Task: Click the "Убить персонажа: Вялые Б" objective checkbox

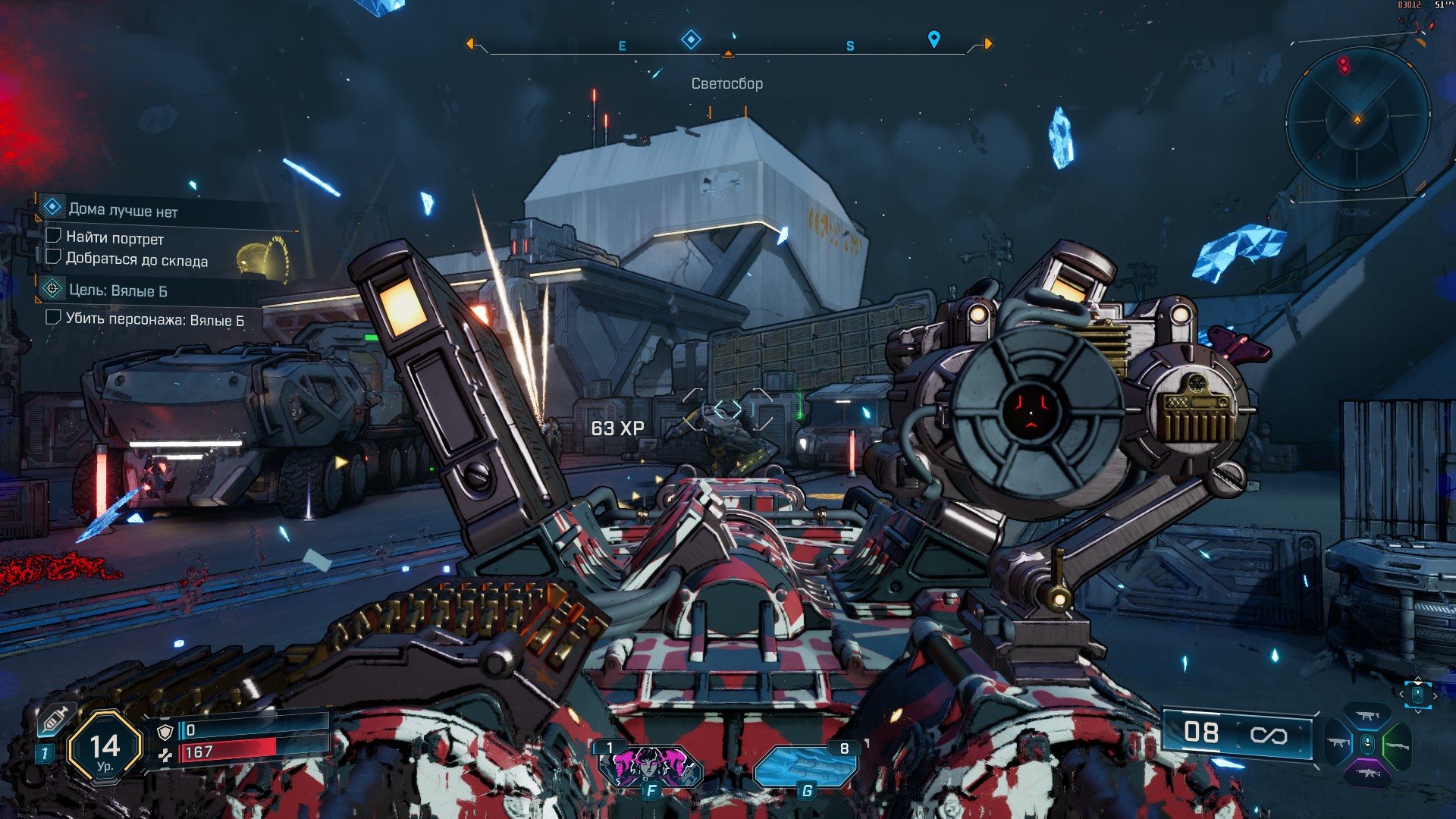Action: point(53,317)
